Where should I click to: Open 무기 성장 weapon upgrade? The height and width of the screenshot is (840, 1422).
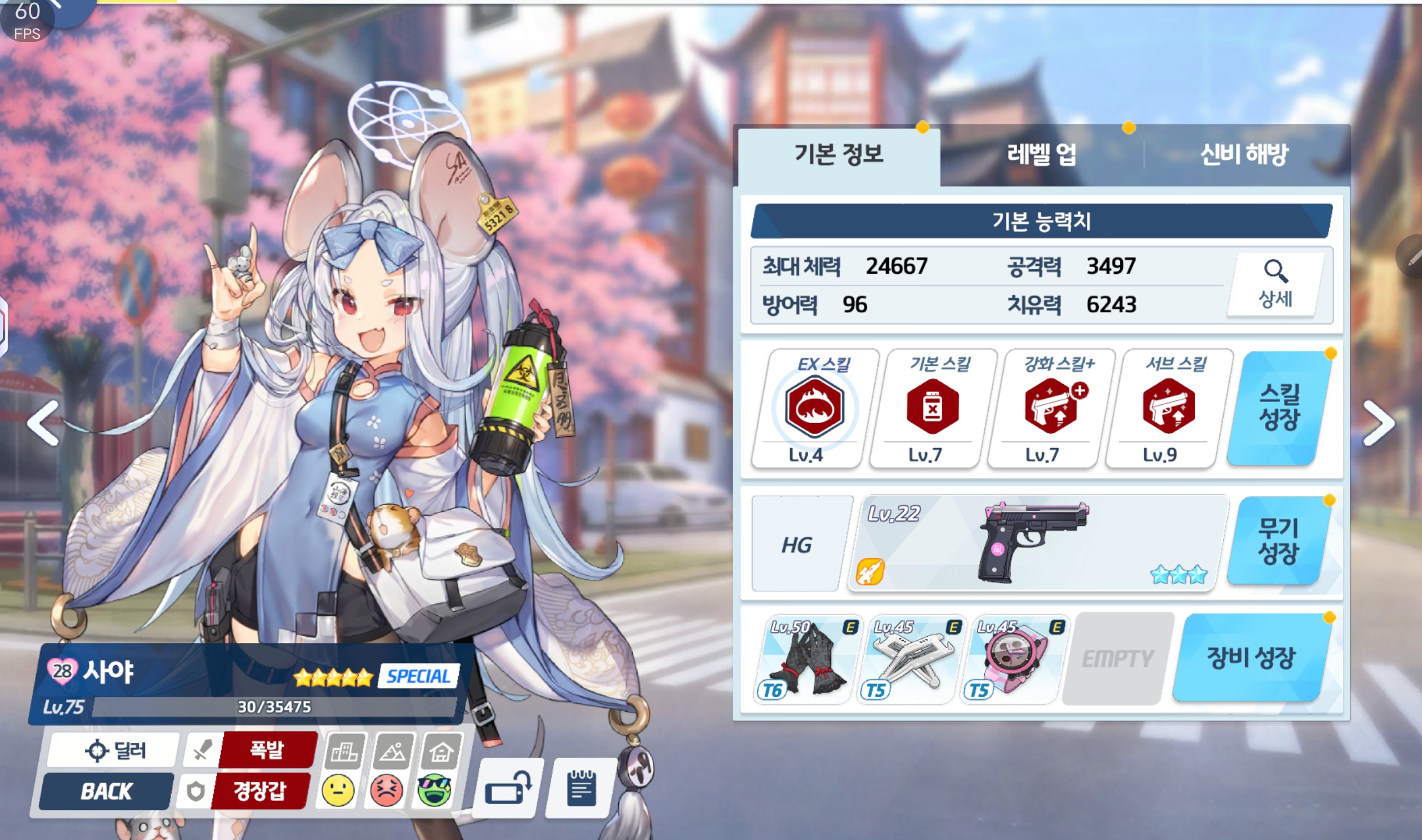click(x=1278, y=541)
